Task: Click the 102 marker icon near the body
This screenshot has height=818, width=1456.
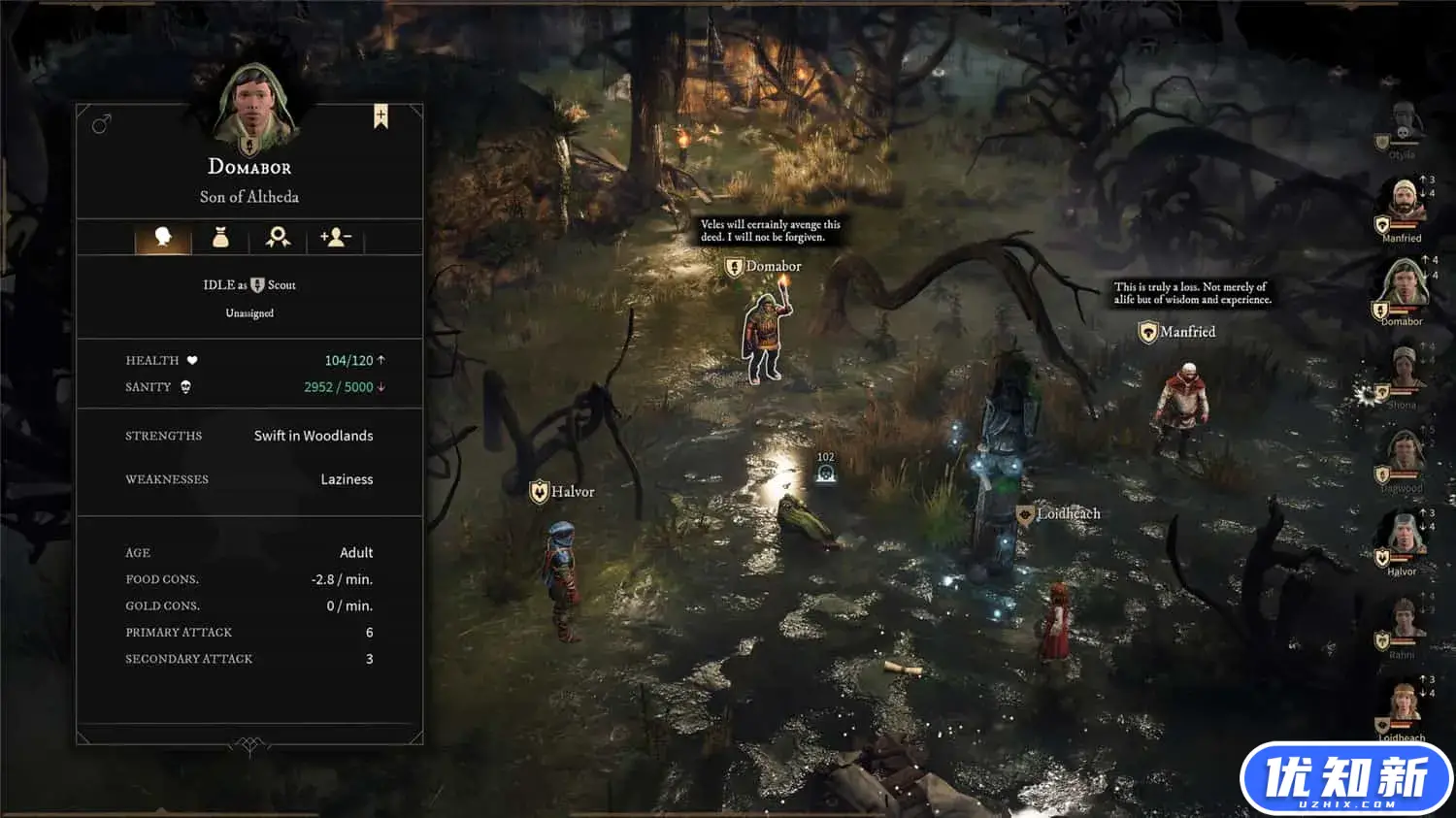Action: point(826,473)
